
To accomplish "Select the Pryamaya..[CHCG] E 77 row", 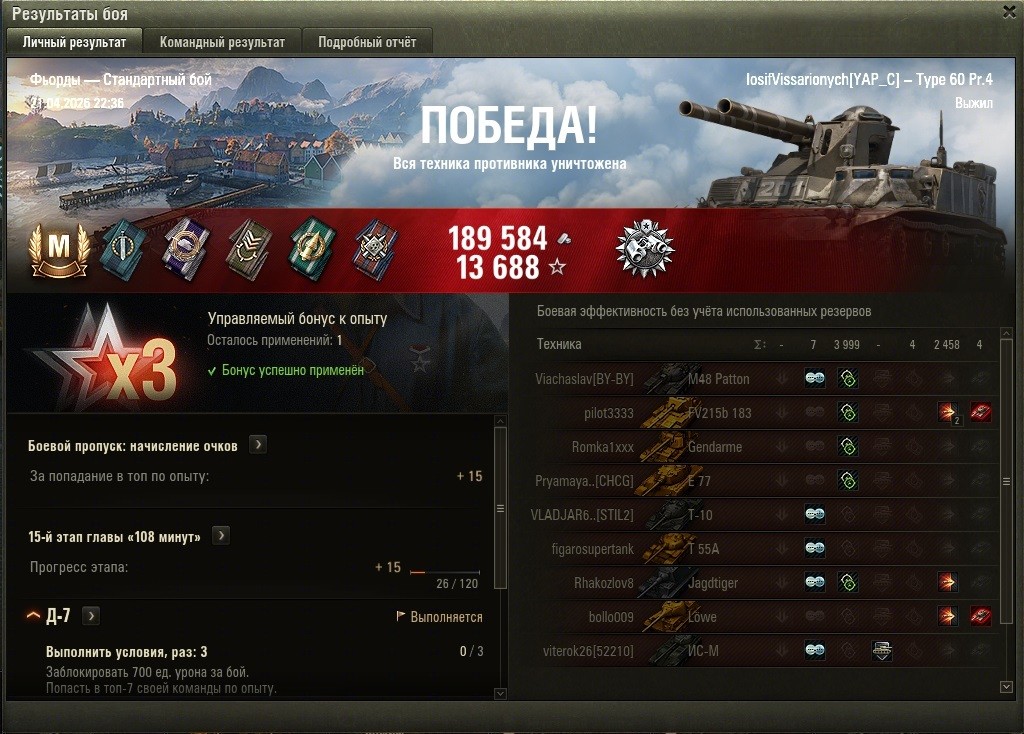I will [x=760, y=481].
